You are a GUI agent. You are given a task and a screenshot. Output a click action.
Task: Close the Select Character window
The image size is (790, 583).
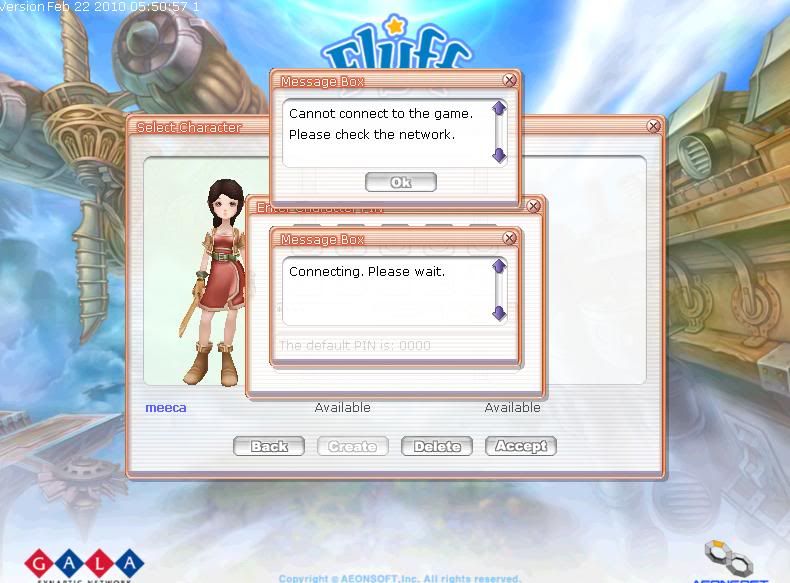653,126
